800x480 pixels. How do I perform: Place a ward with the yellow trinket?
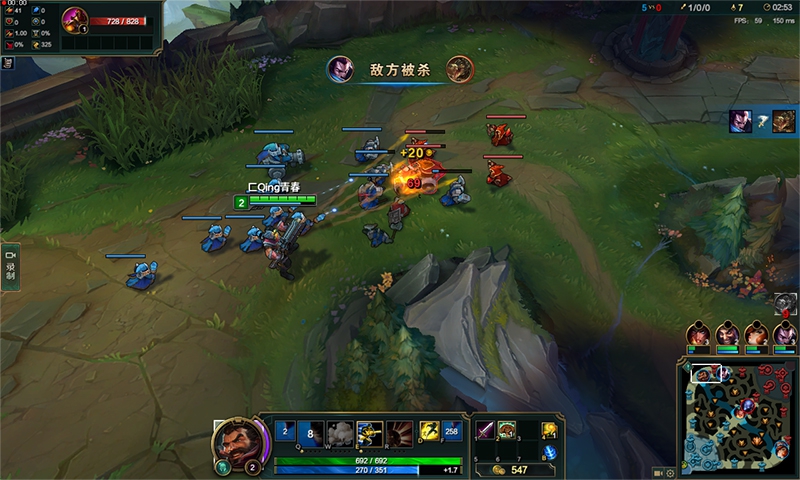point(550,430)
